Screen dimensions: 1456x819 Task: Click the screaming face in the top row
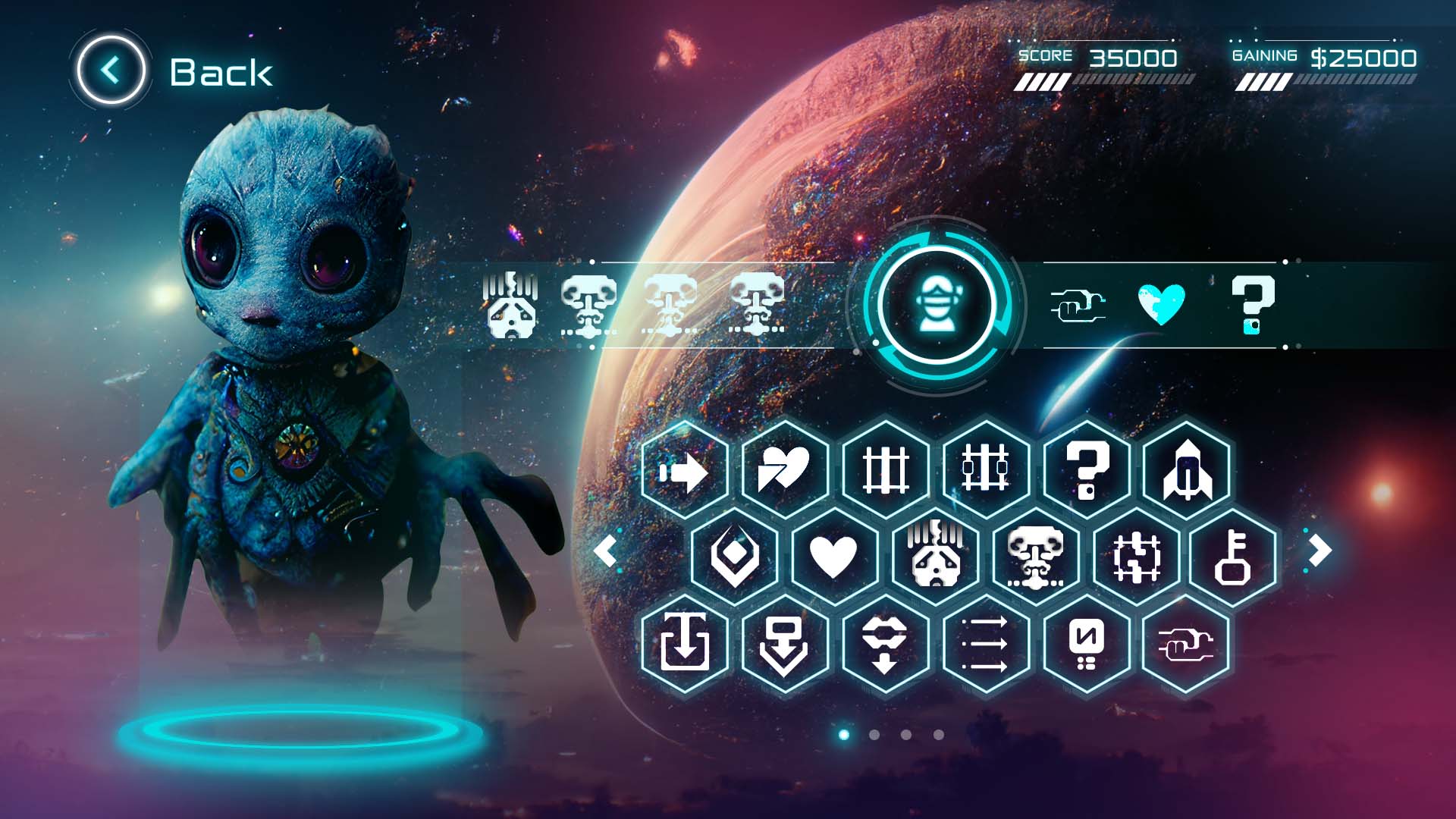511,306
